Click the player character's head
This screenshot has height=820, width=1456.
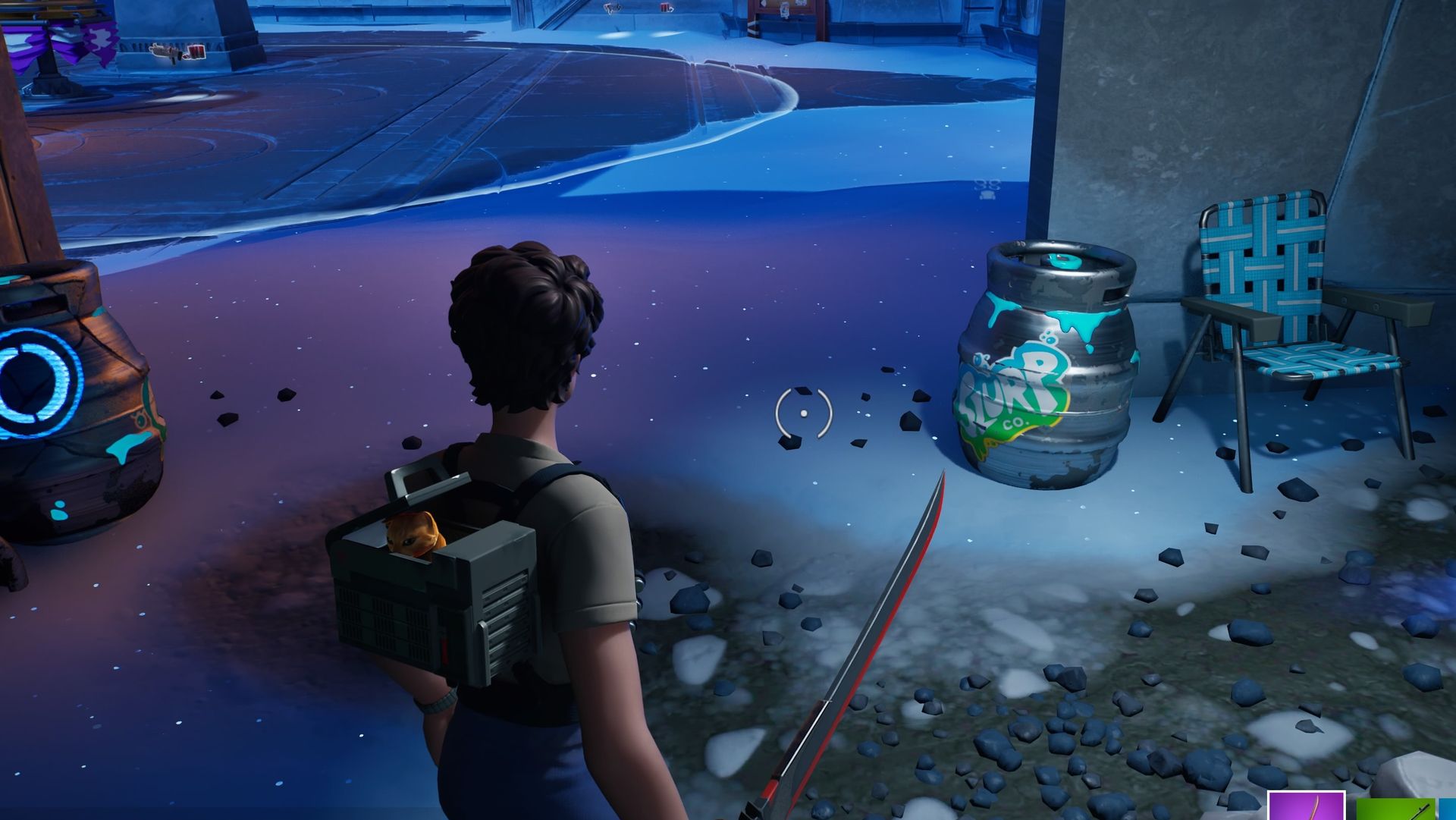pos(523,319)
